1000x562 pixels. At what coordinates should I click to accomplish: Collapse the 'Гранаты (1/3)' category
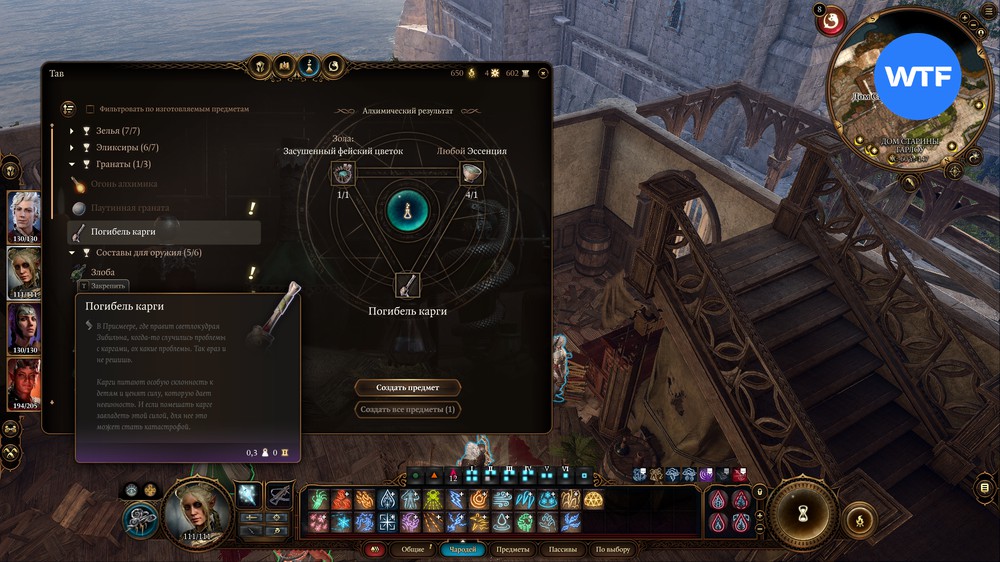coord(72,164)
